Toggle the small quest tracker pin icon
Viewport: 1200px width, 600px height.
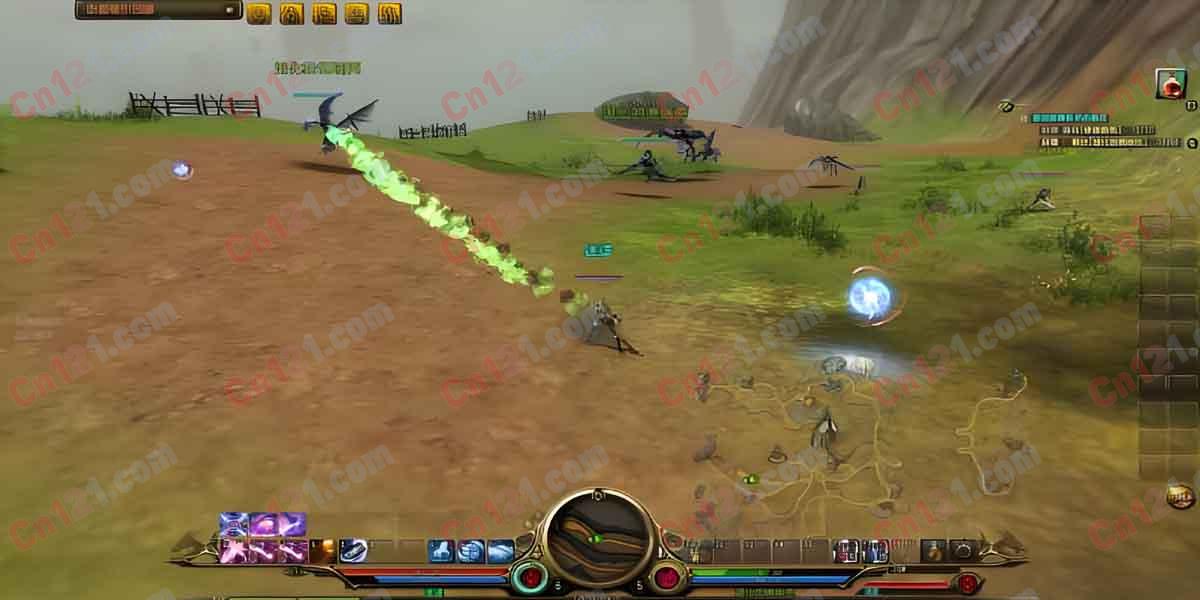tap(1006, 106)
